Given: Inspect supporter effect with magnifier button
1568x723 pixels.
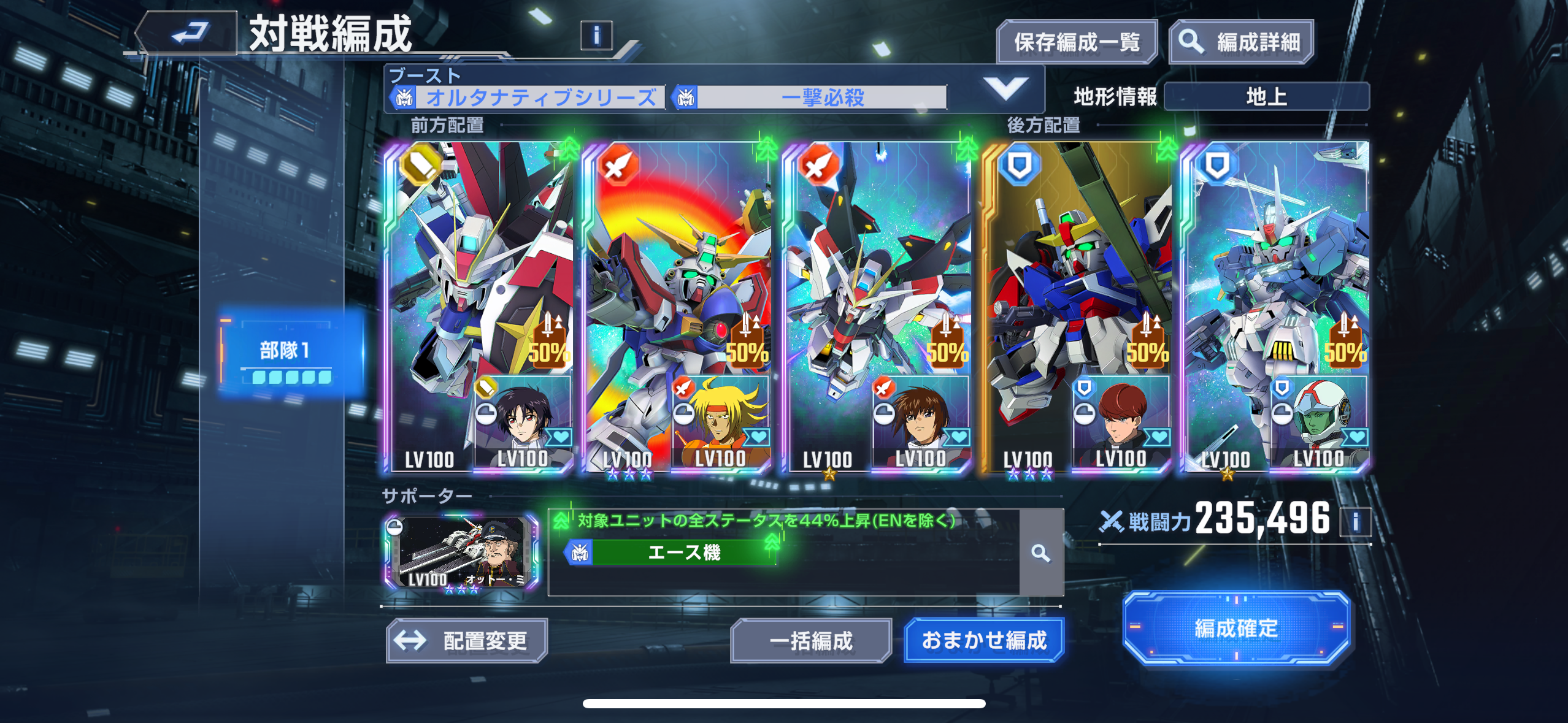Looking at the screenshot, I should pyautogui.click(x=1040, y=553).
